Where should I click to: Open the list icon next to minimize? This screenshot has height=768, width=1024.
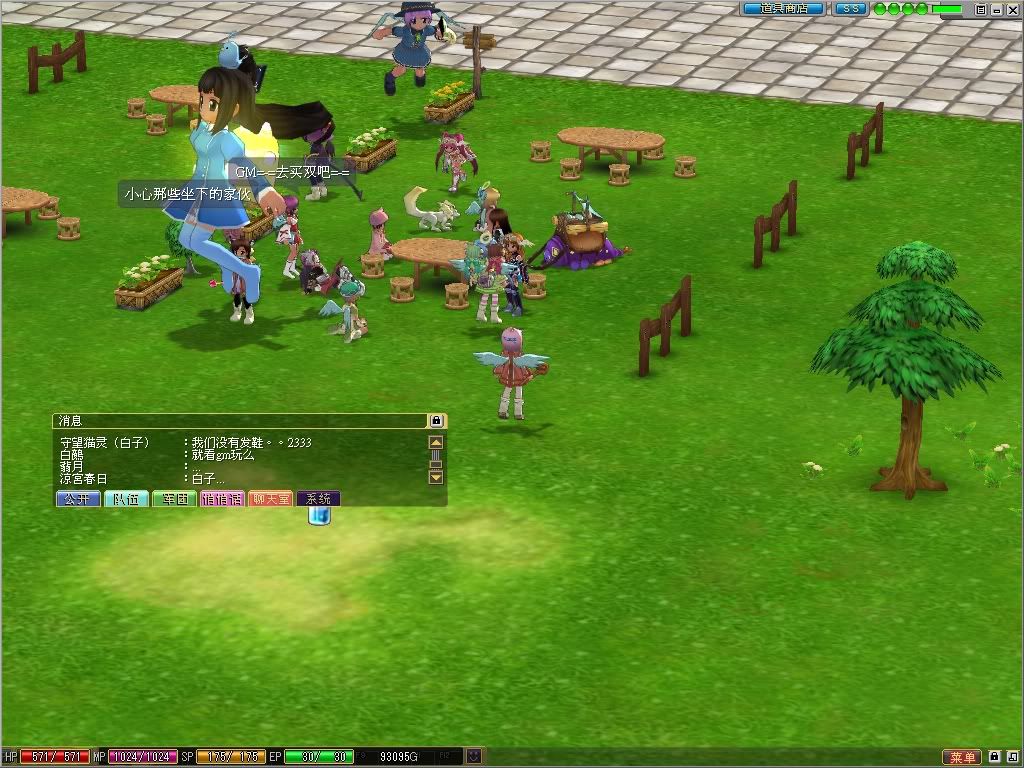[981, 9]
